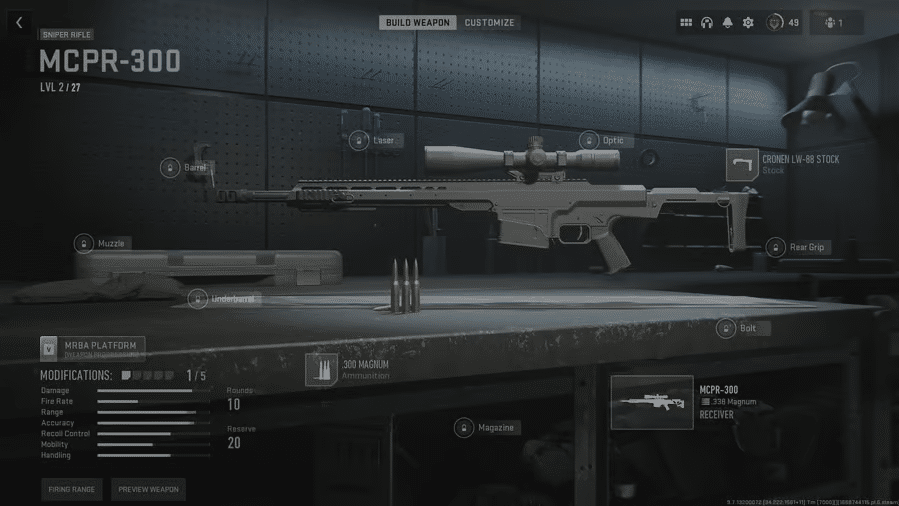Switch to the Customize tab

[x=490, y=22]
